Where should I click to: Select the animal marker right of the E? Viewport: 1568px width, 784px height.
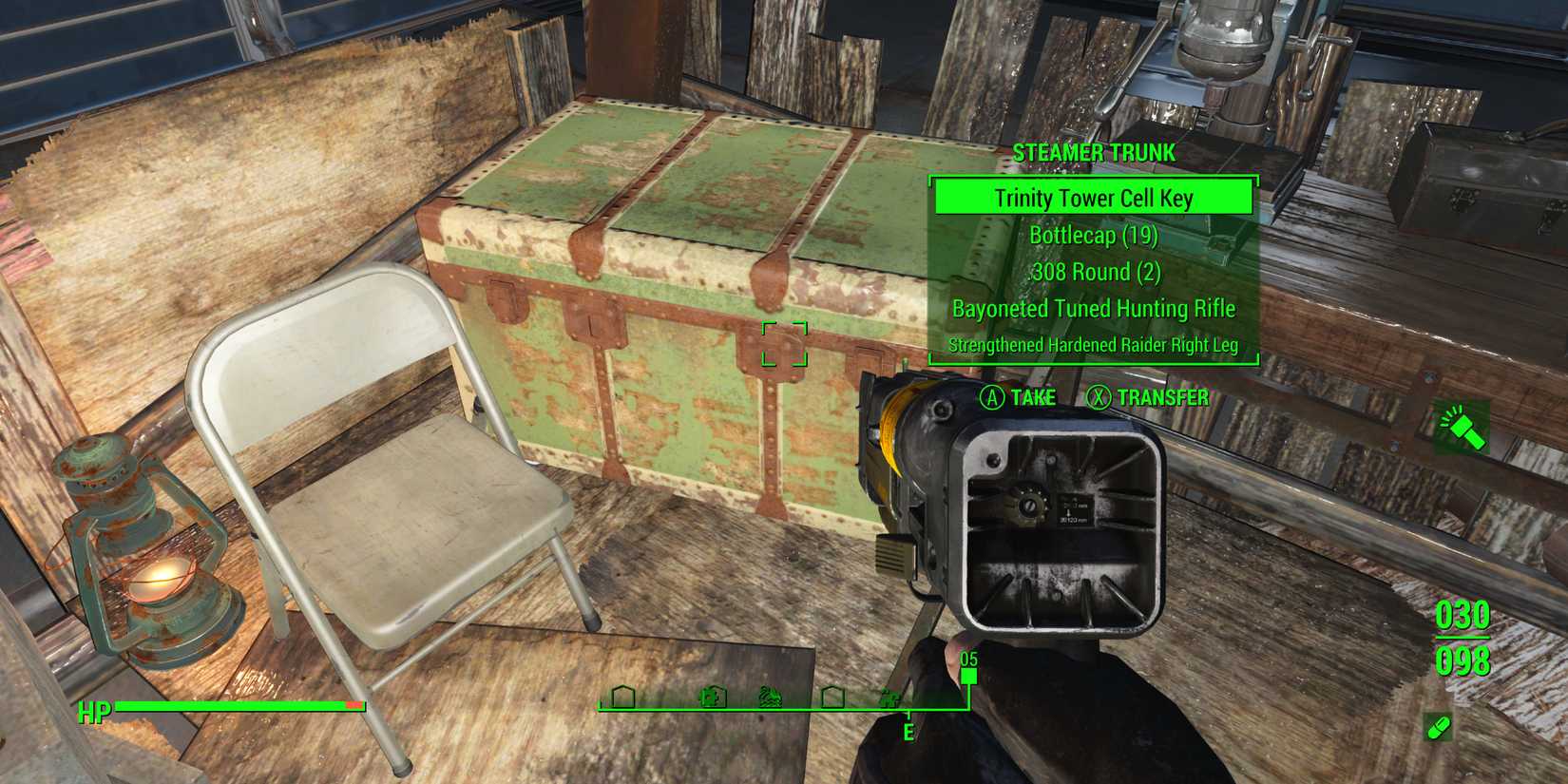889,698
